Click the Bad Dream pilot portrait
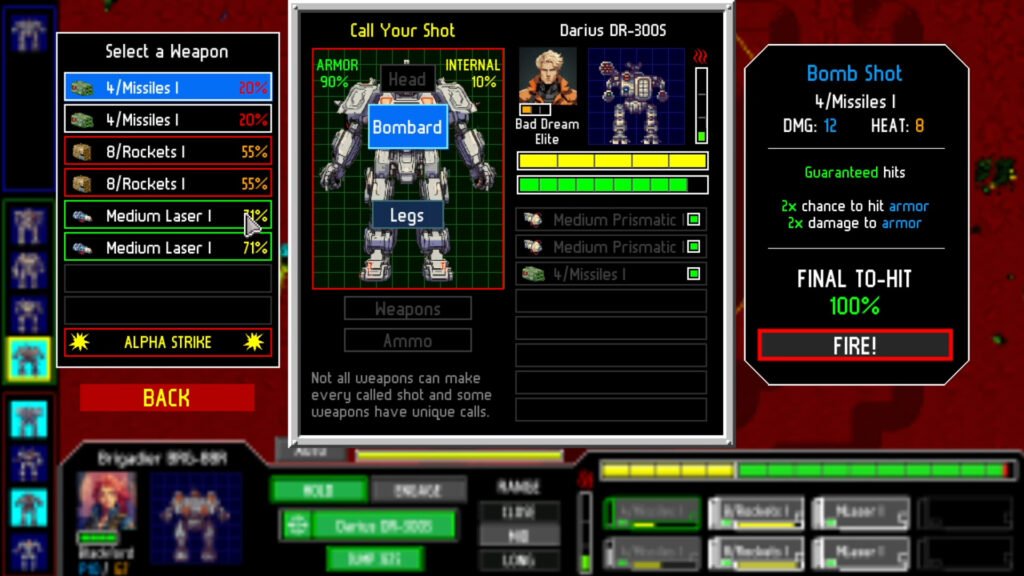 click(547, 80)
